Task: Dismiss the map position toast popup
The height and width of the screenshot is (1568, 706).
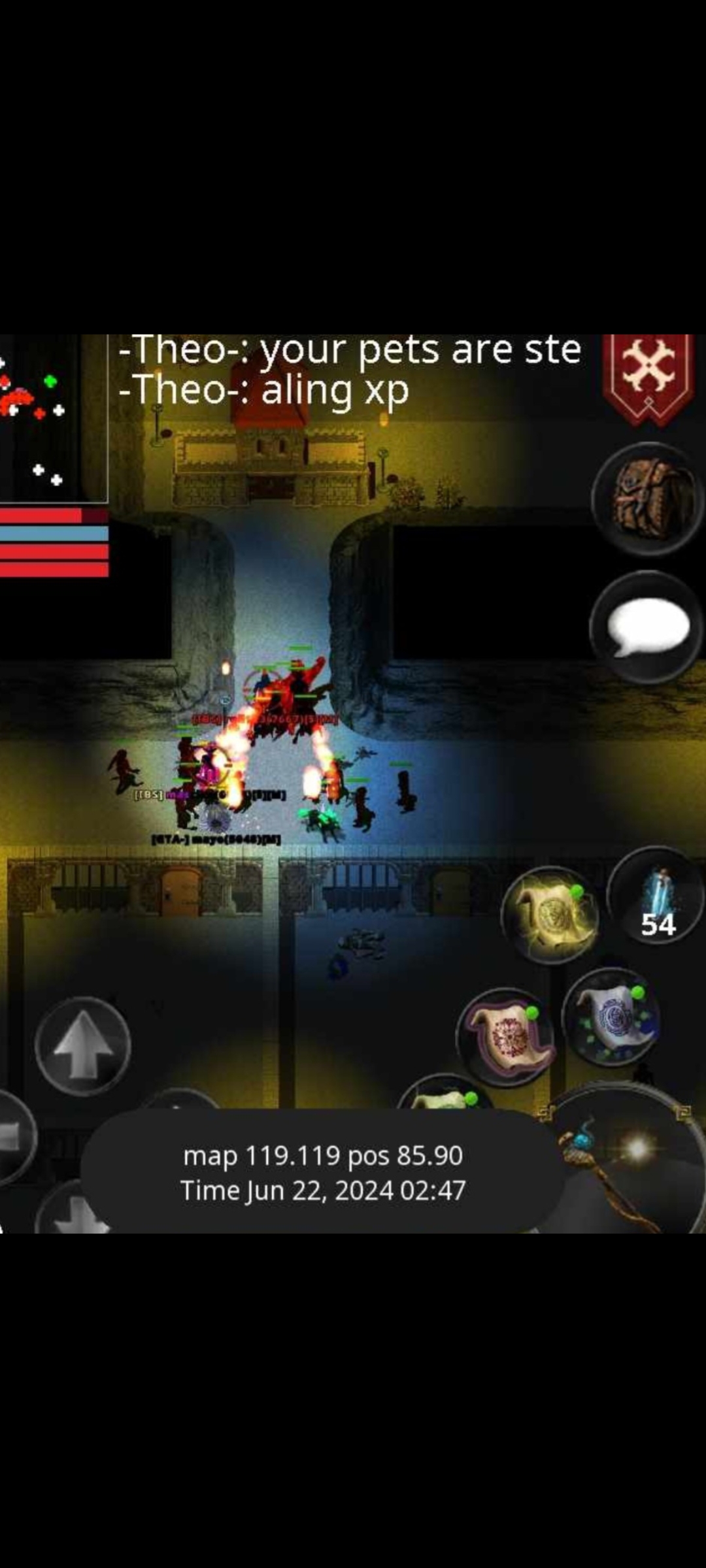Action: pyautogui.click(x=323, y=1173)
